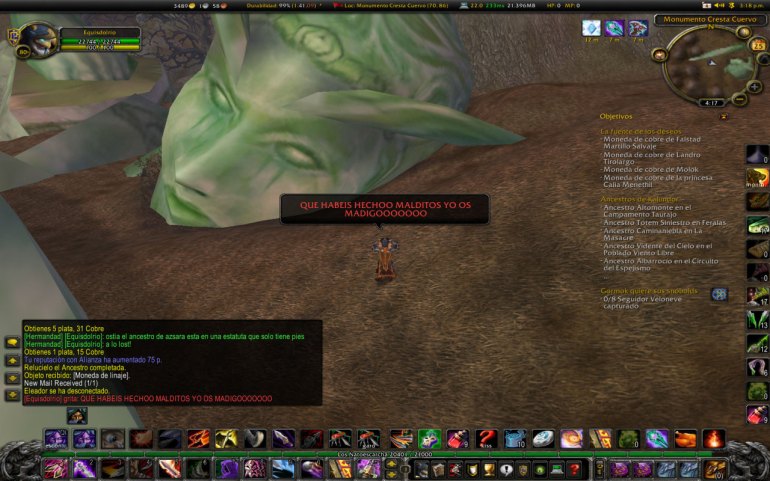This screenshot has height=481, width=770.
Task: Click the minimap timer showing 4:17
Action: coord(712,102)
